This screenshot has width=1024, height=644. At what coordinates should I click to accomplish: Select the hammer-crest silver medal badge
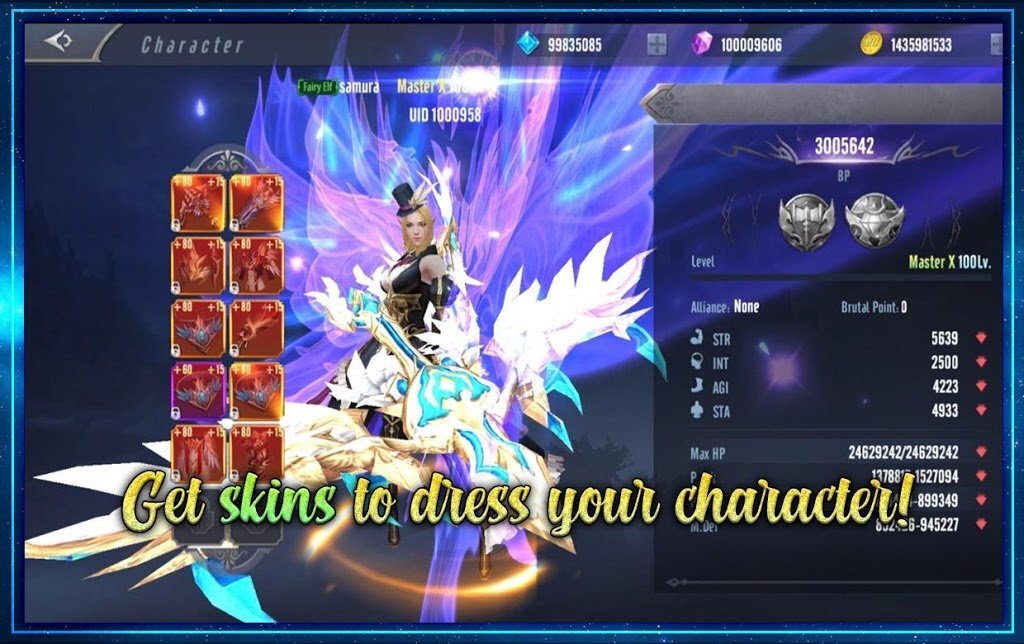coord(807,219)
